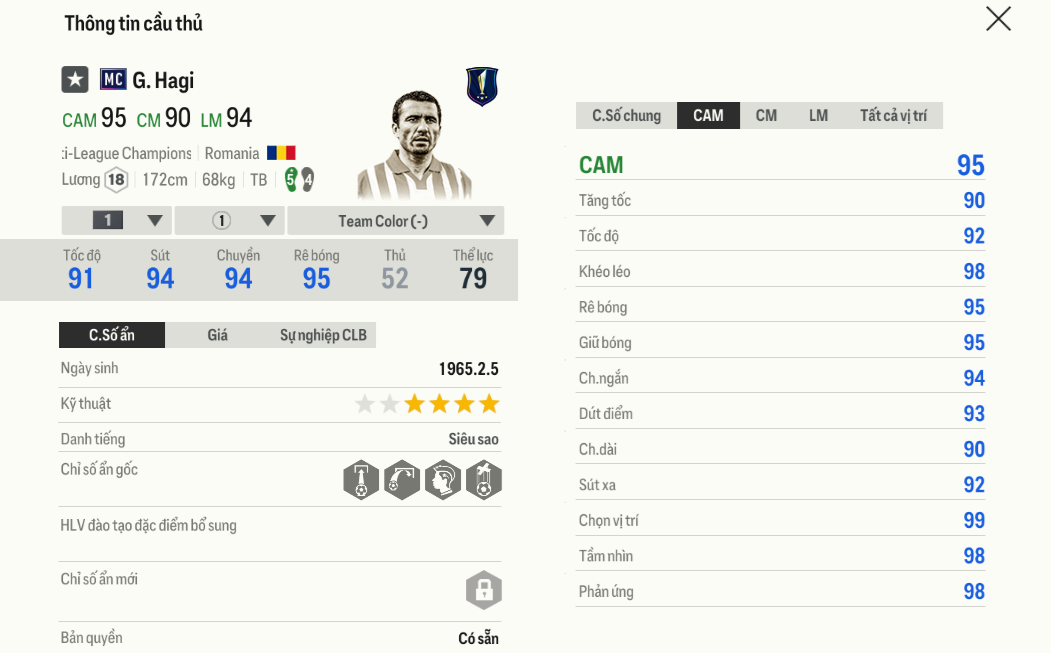This screenshot has height=653, width=1051.
Task: Select the CAM position tab
Action: (708, 116)
